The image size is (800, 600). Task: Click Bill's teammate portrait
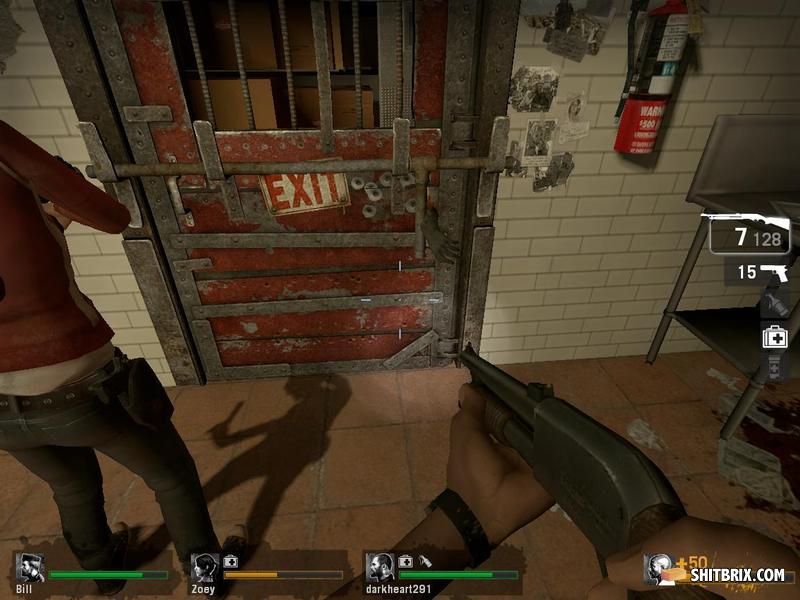(x=30, y=568)
